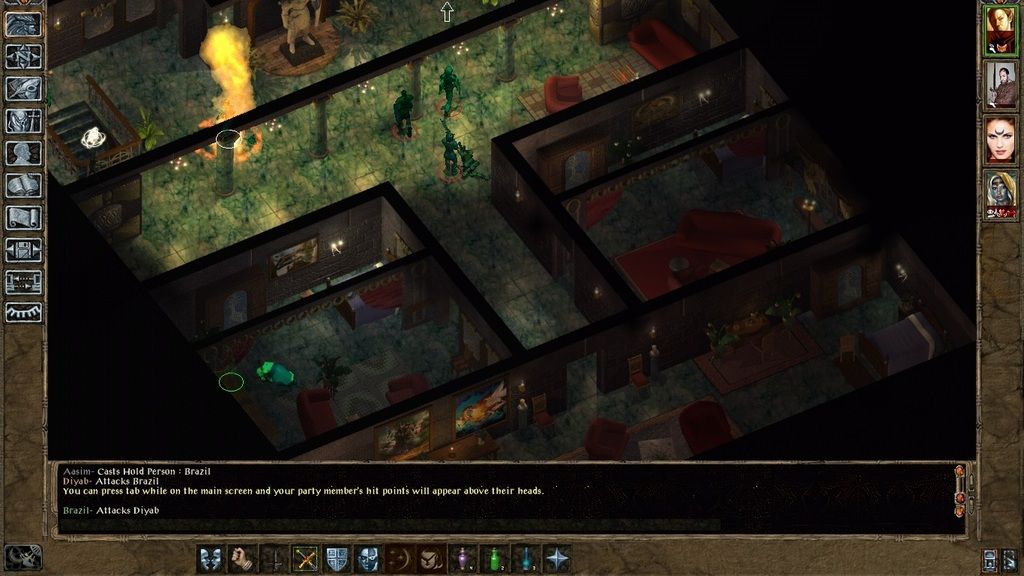Open the floppy disk options button
This screenshot has width=1024, height=576.
click(23, 249)
